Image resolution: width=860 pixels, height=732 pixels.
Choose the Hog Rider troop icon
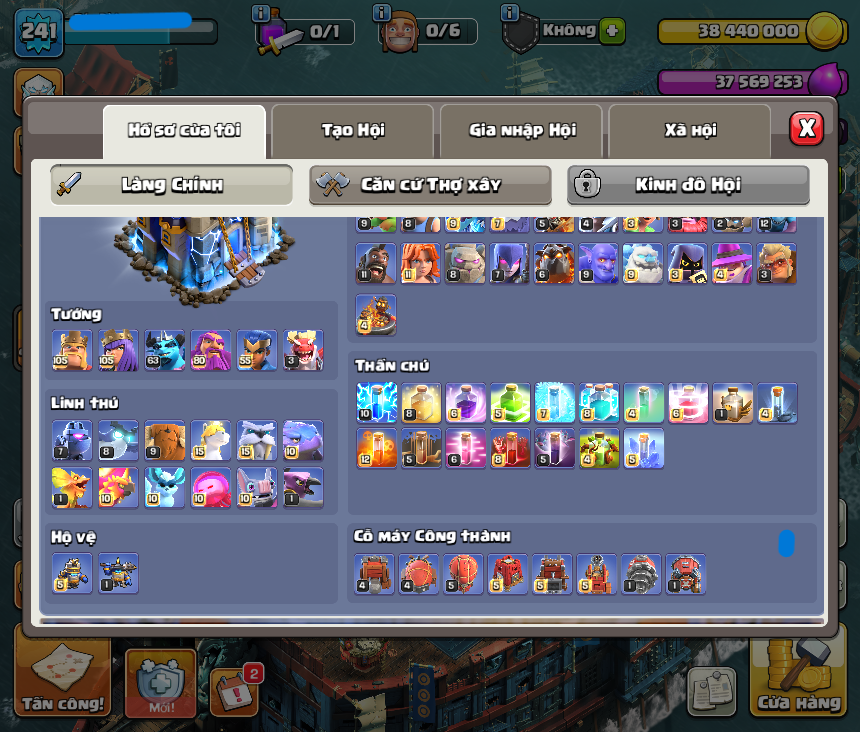point(376,264)
